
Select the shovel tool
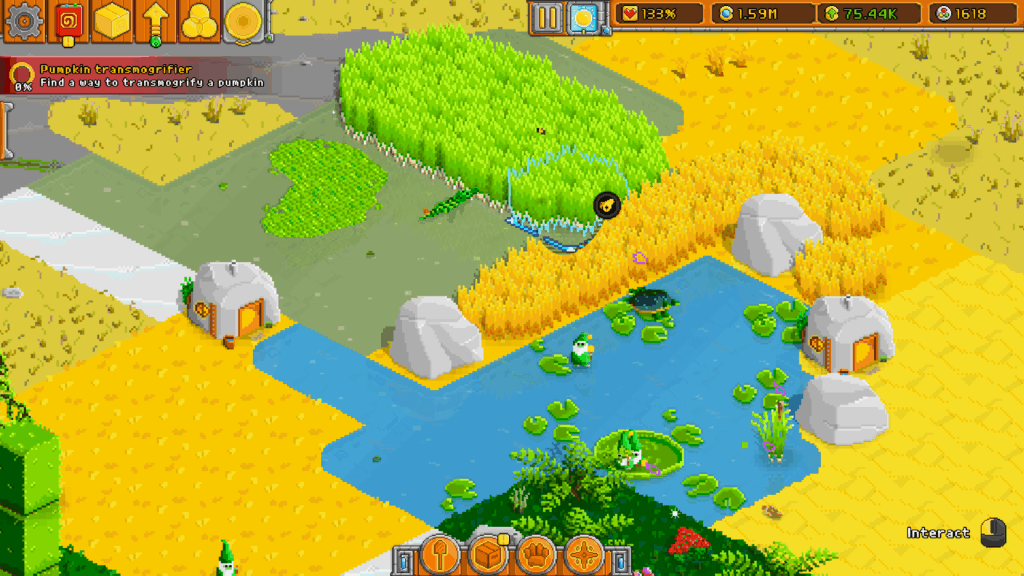[439, 554]
